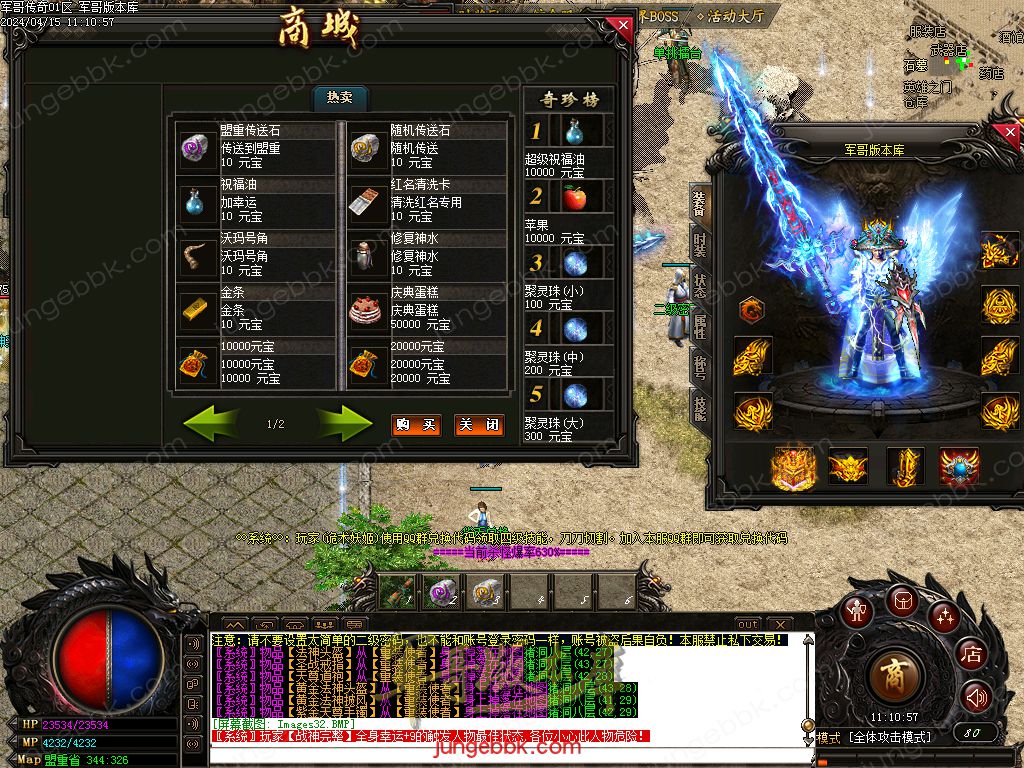
Task: Buy the selected item with 购买
Action: (x=415, y=425)
